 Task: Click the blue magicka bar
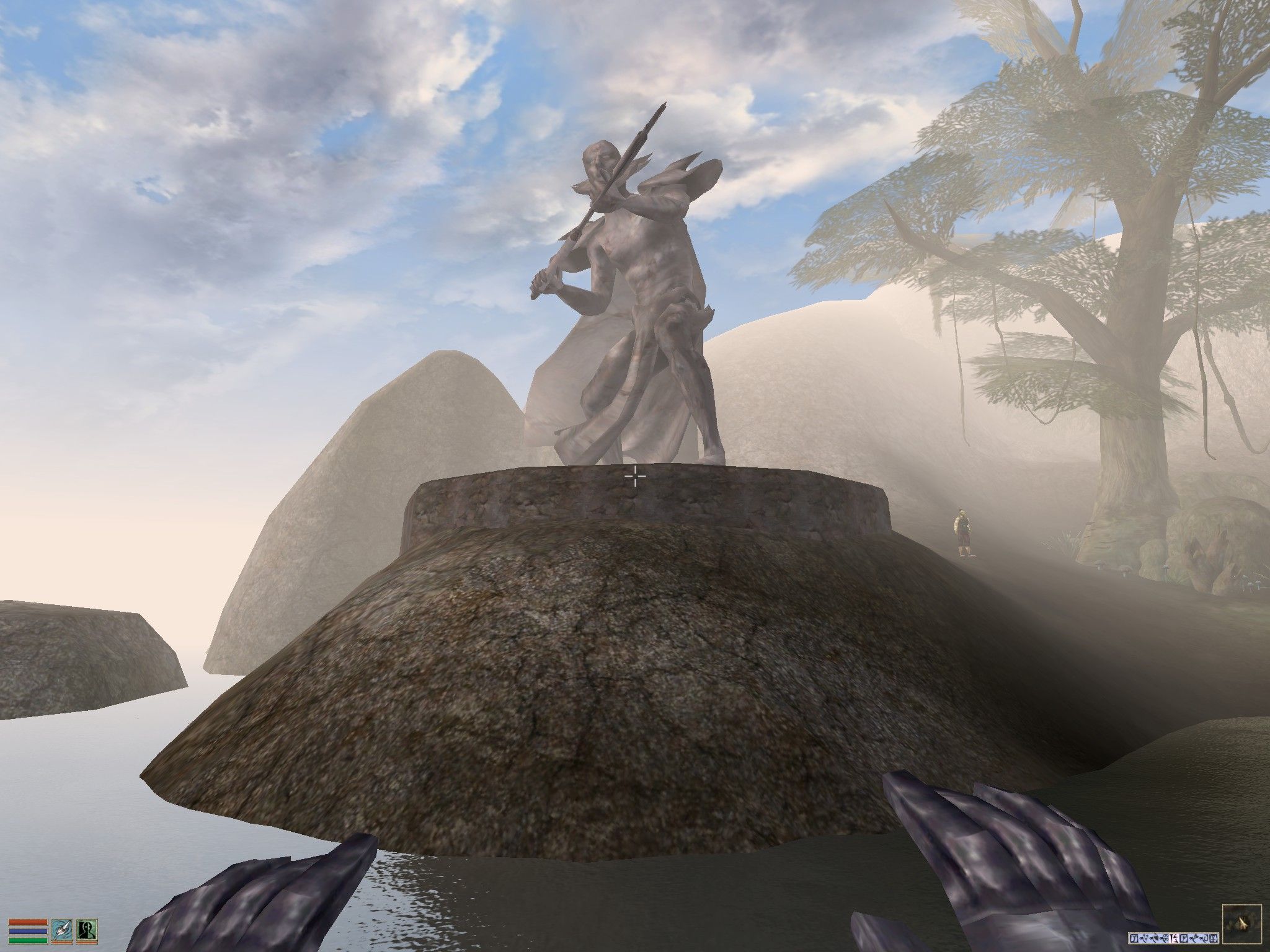tap(28, 932)
